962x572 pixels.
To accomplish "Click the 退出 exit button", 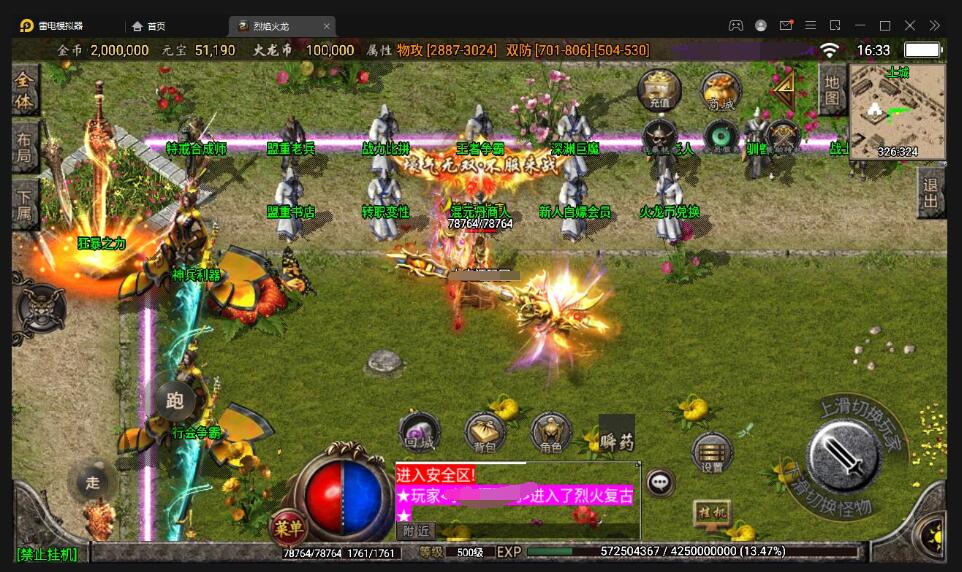I will (x=931, y=193).
